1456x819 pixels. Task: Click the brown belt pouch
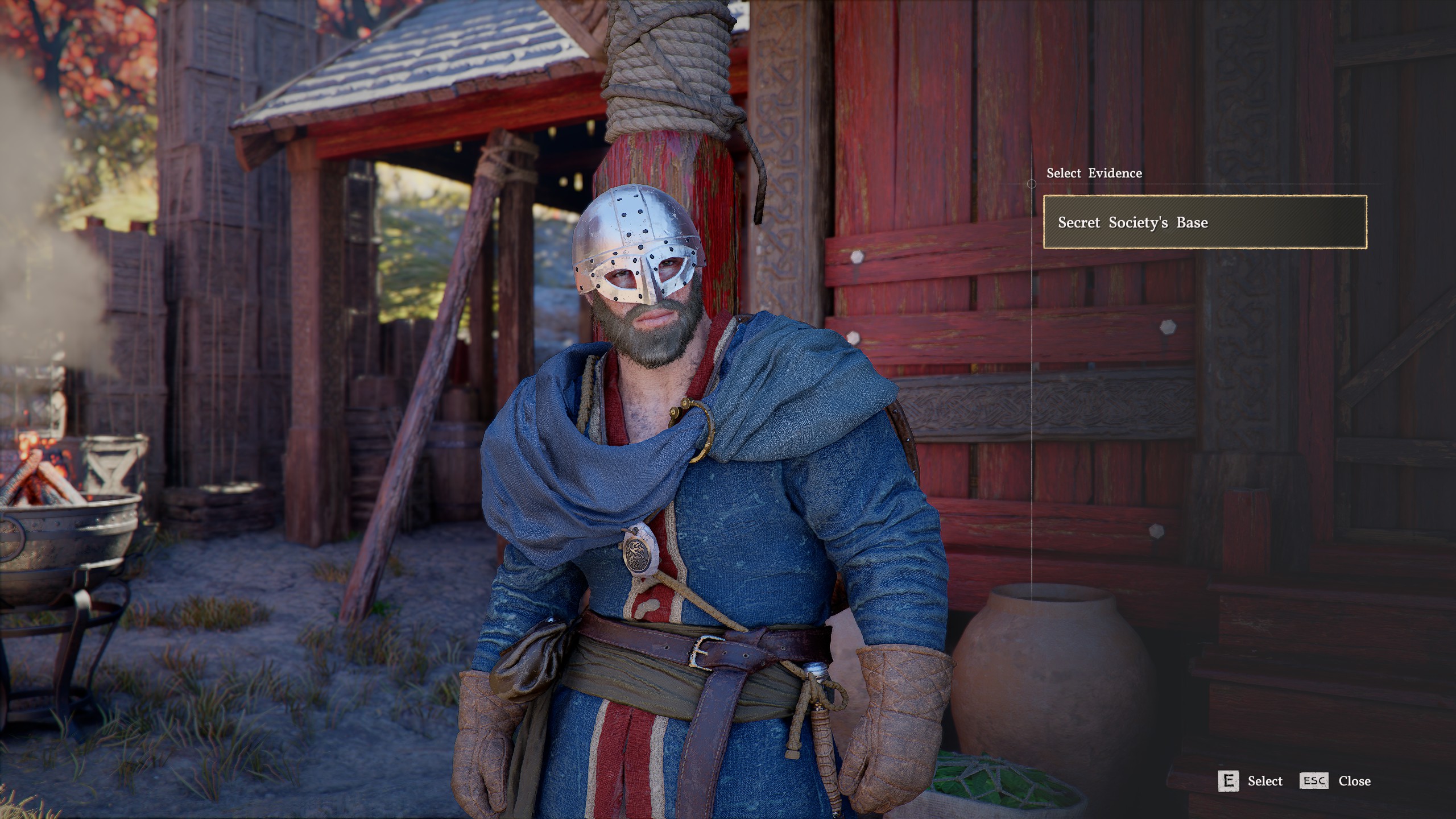[x=526, y=669]
